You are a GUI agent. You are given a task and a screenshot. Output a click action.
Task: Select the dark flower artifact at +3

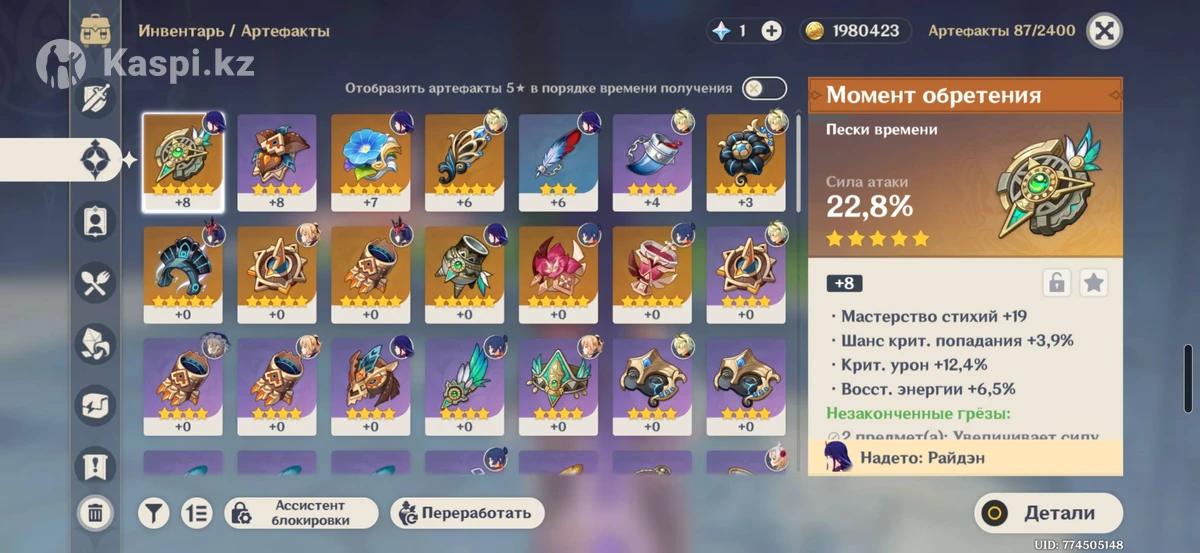pos(746,161)
